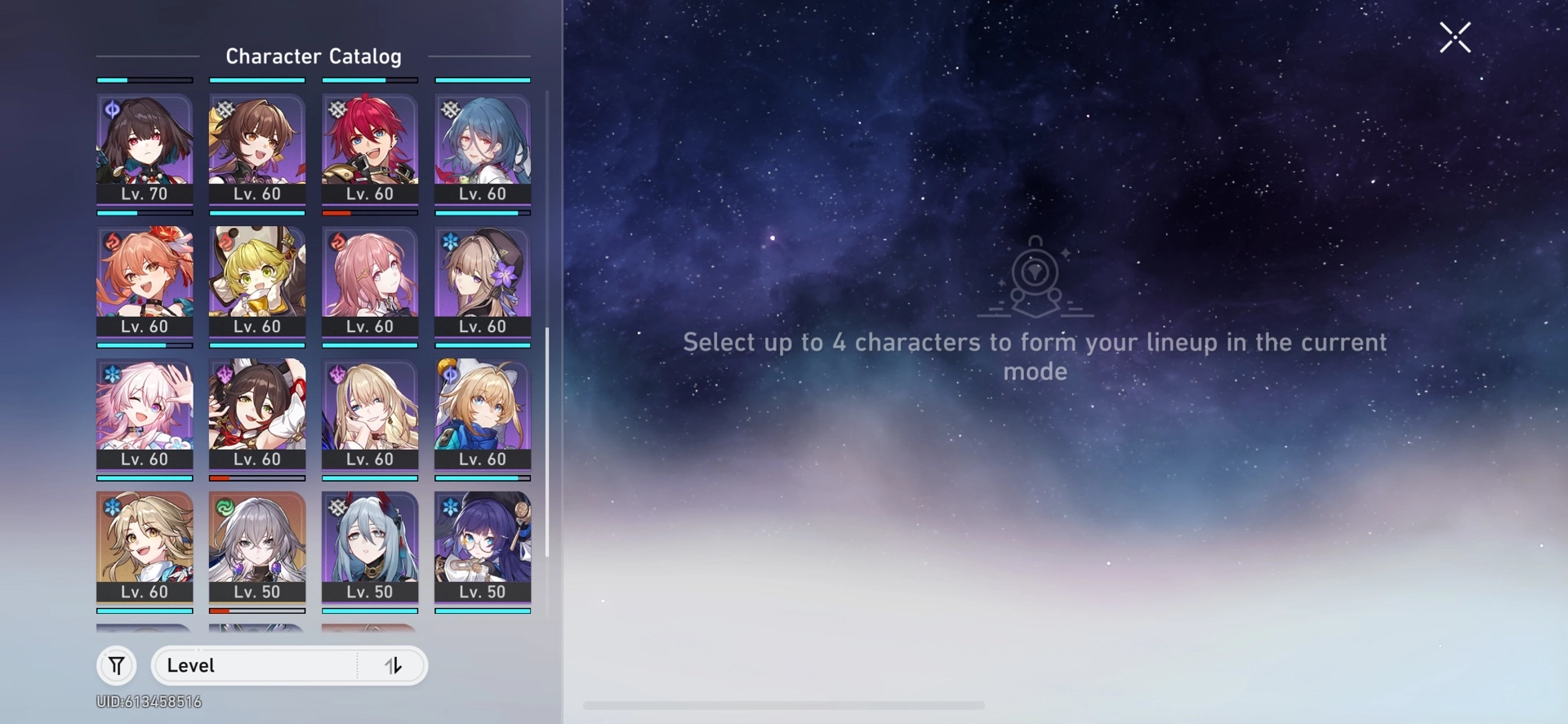Image resolution: width=1568 pixels, height=724 pixels.
Task: Close the character selection screen
Action: point(1454,38)
